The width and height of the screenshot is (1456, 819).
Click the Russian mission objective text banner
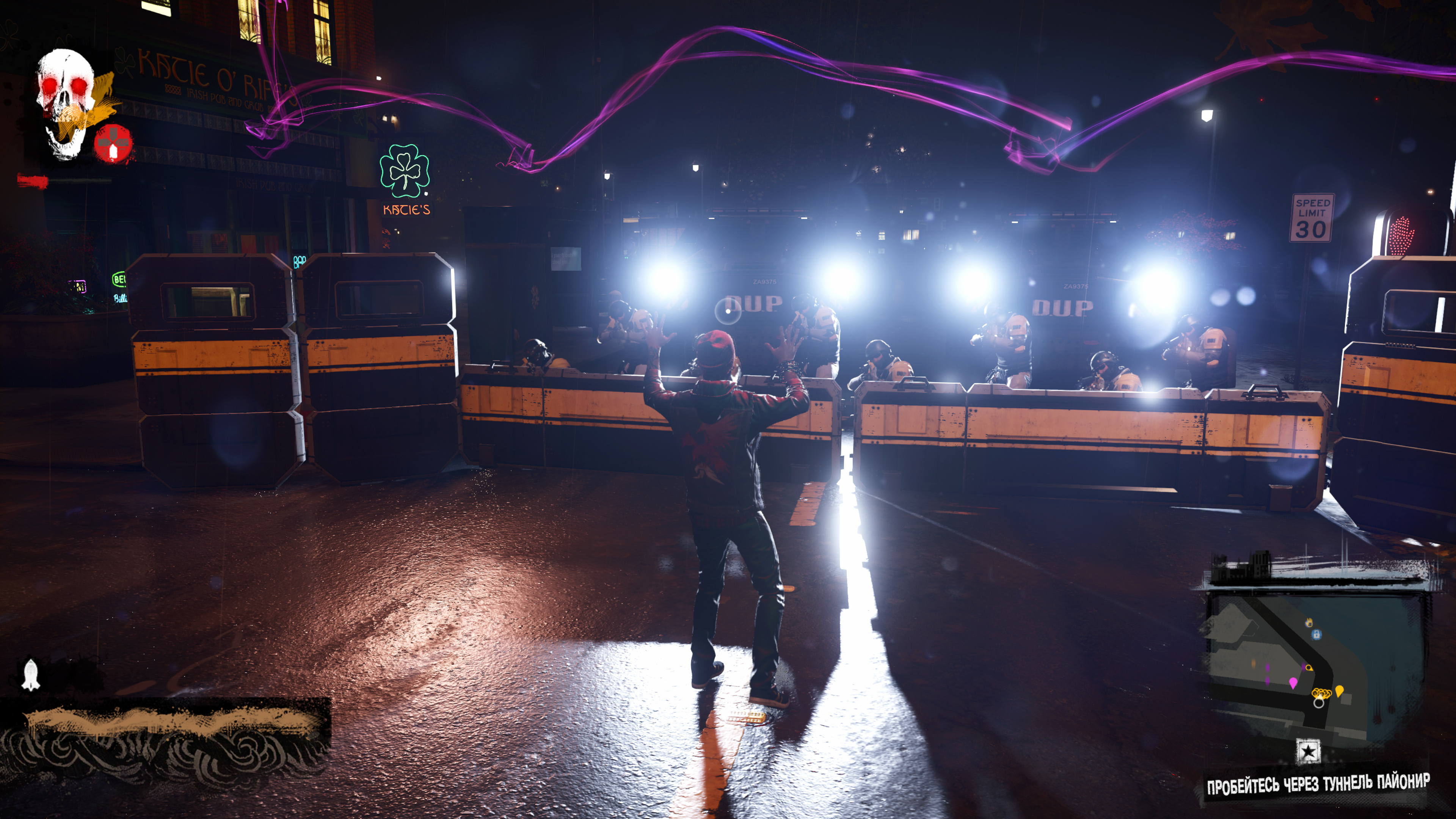pos(1318,784)
